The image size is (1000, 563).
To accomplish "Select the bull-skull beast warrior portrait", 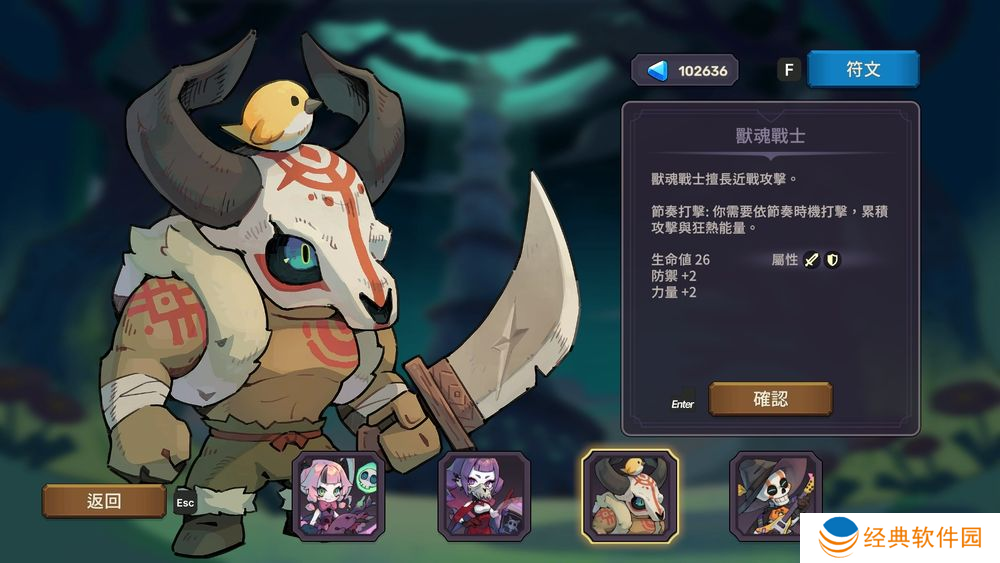I will (630, 497).
